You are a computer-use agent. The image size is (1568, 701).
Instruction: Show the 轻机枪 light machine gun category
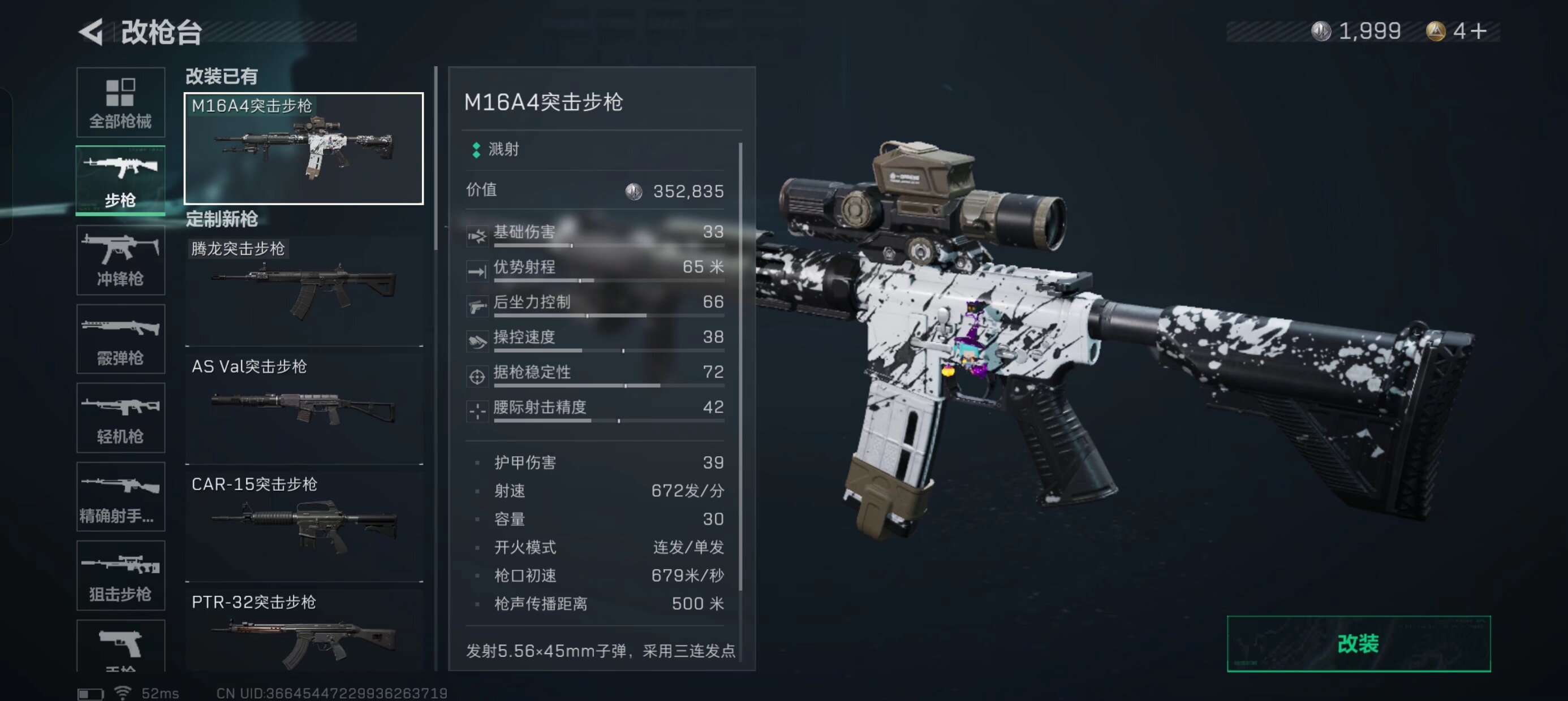[x=120, y=417]
